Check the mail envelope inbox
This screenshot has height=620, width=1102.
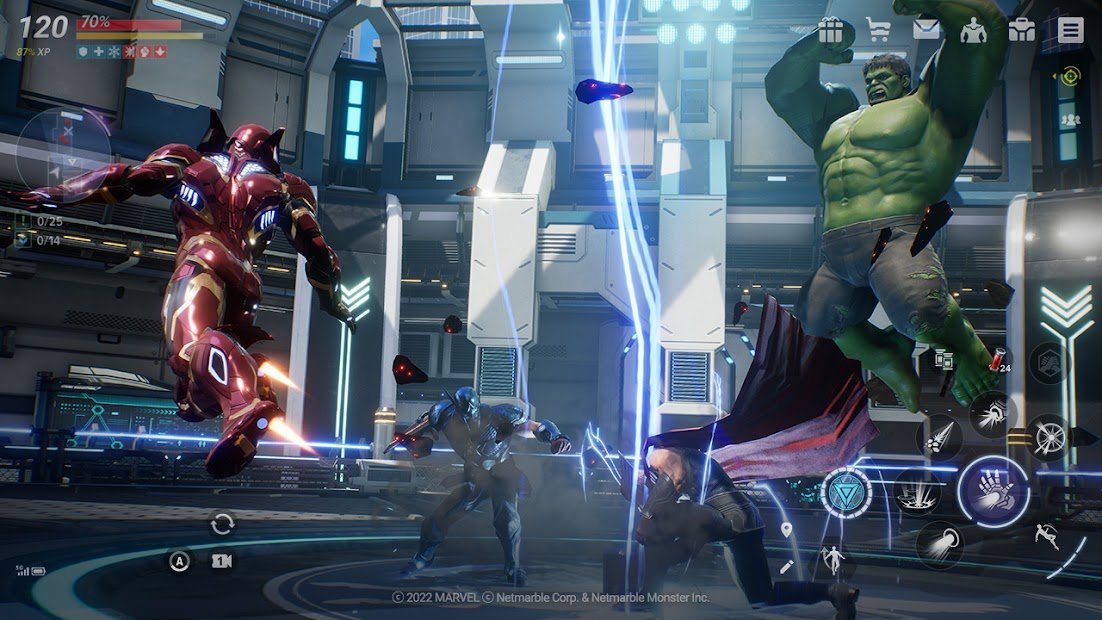927,30
